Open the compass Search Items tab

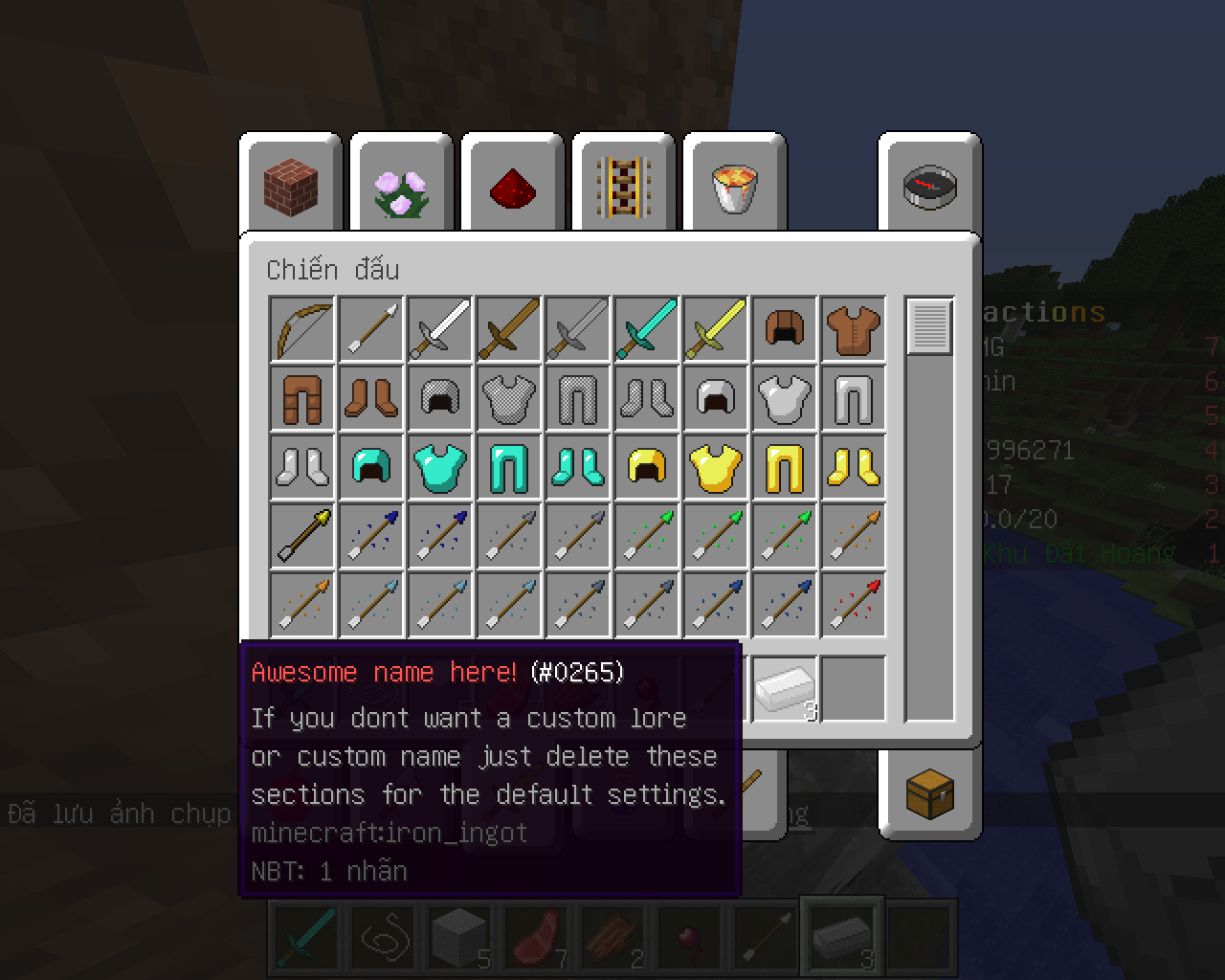929,186
